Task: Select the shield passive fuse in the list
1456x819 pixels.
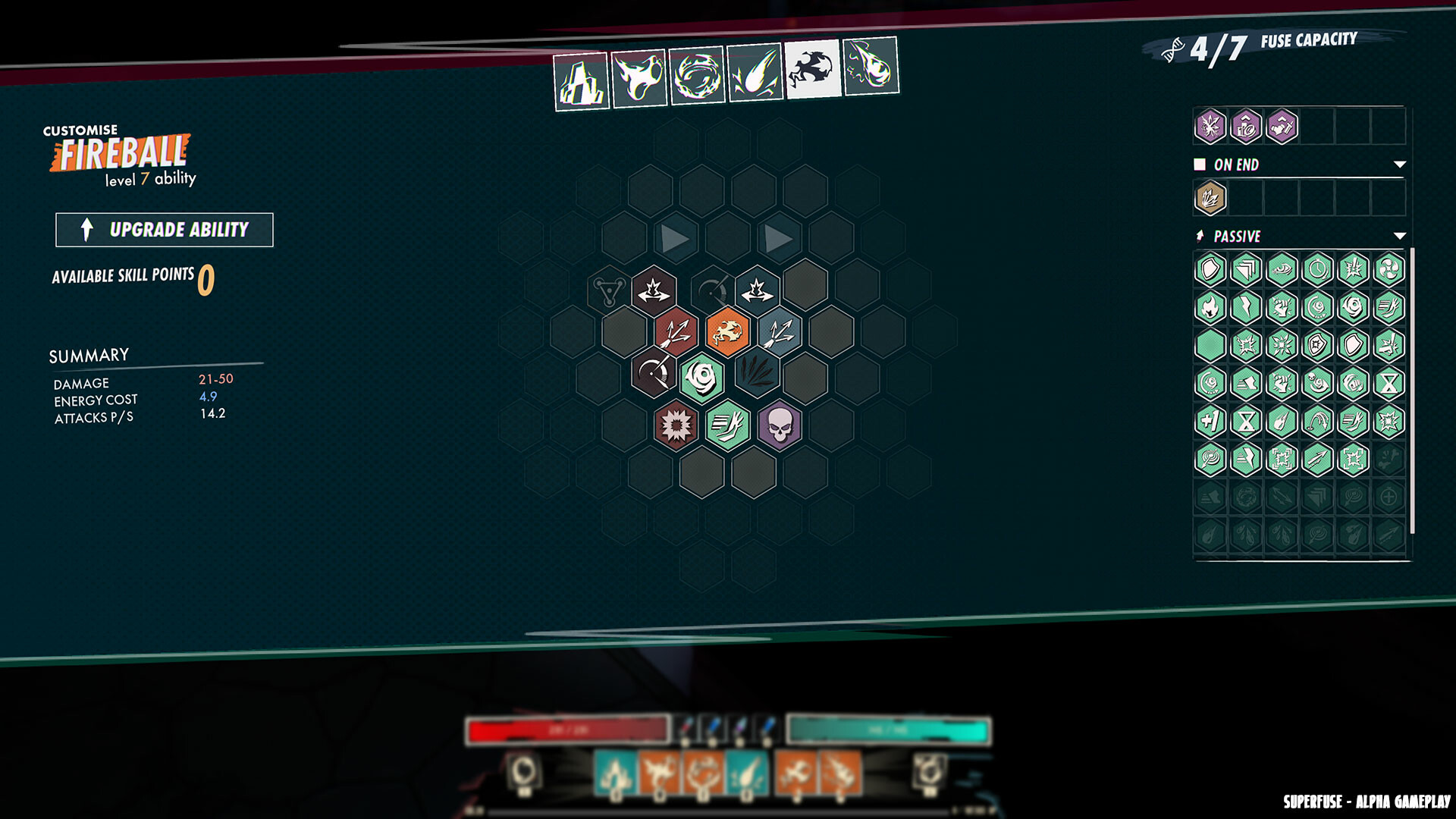Action: click(1210, 269)
